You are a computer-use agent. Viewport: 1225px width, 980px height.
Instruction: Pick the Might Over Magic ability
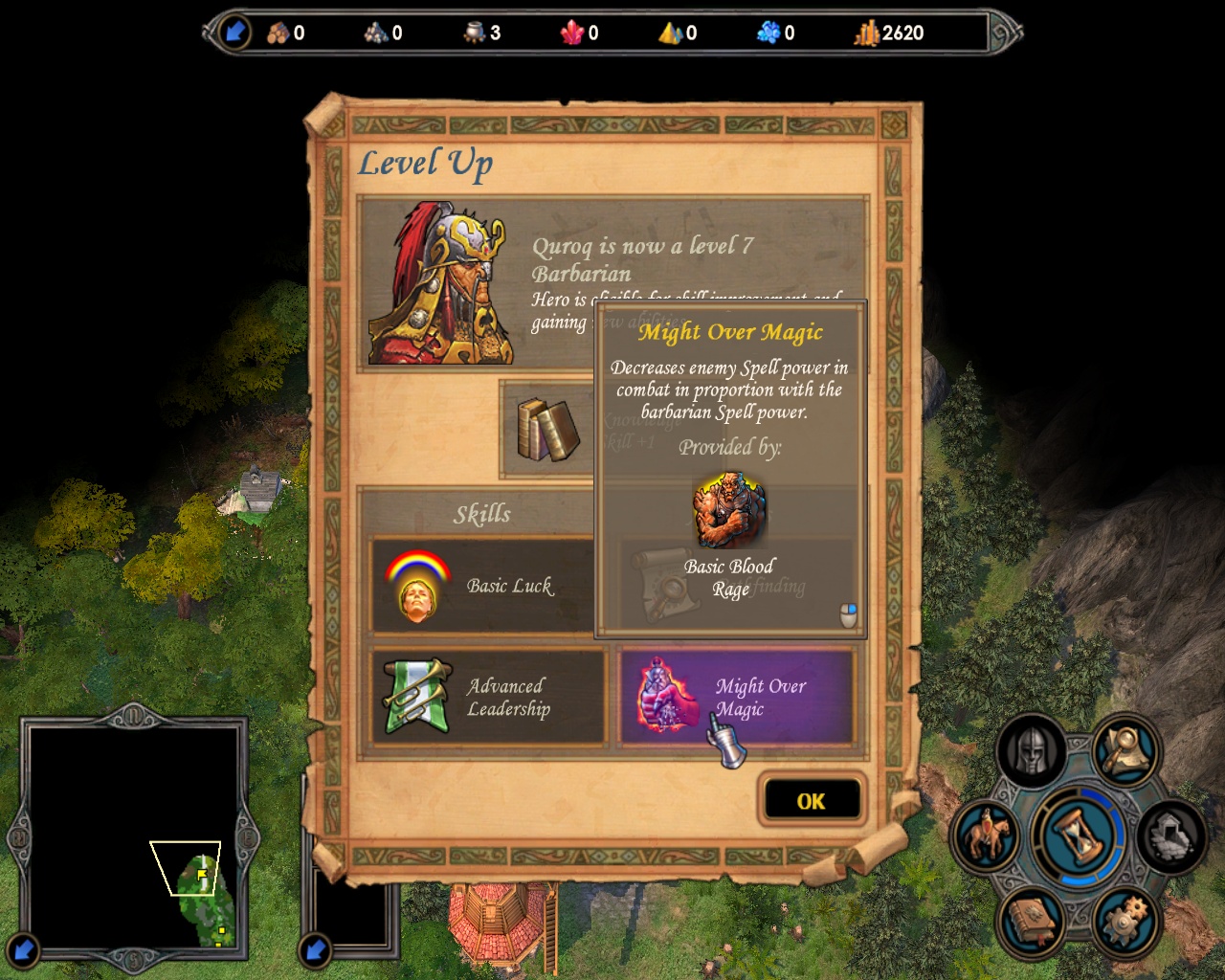736,698
